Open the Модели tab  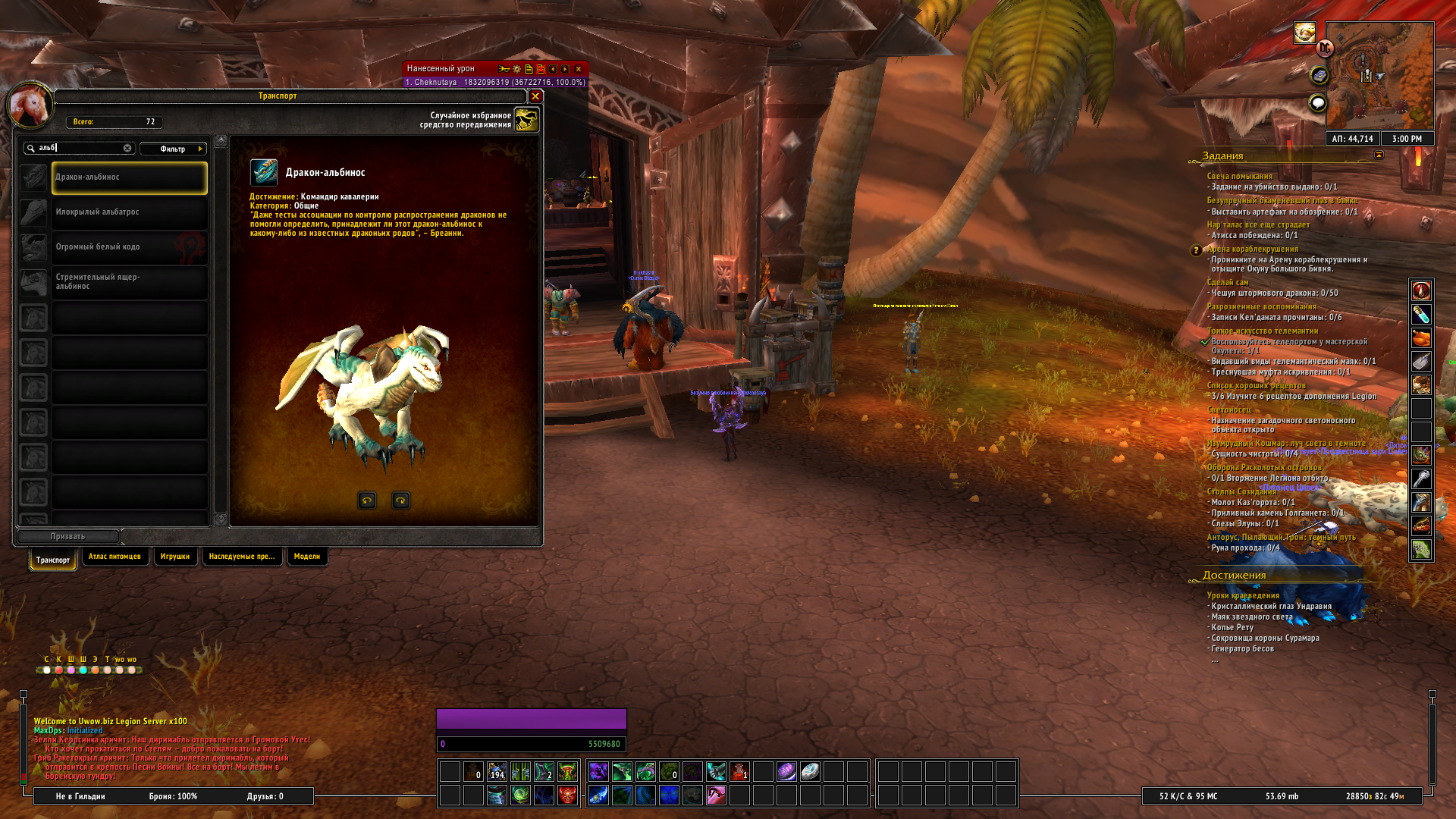(307, 557)
